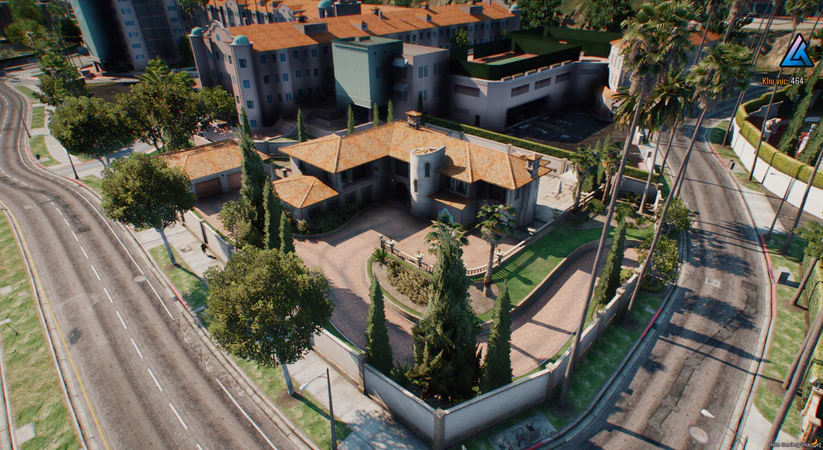Click the blue triangle server logo
The image size is (823, 450).
pyautogui.click(x=796, y=51)
